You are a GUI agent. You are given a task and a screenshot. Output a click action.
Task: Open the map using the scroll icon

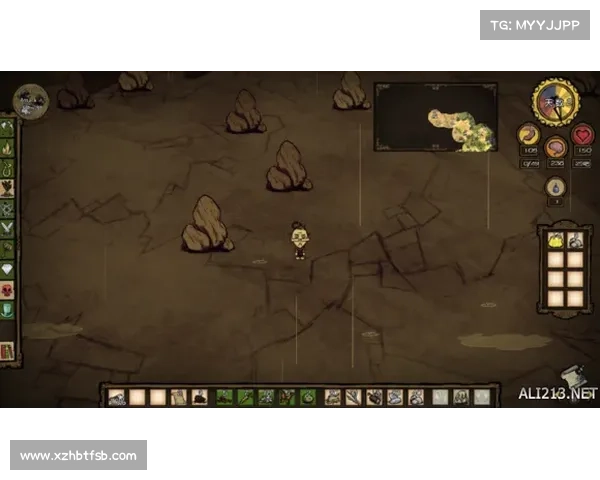point(571,376)
